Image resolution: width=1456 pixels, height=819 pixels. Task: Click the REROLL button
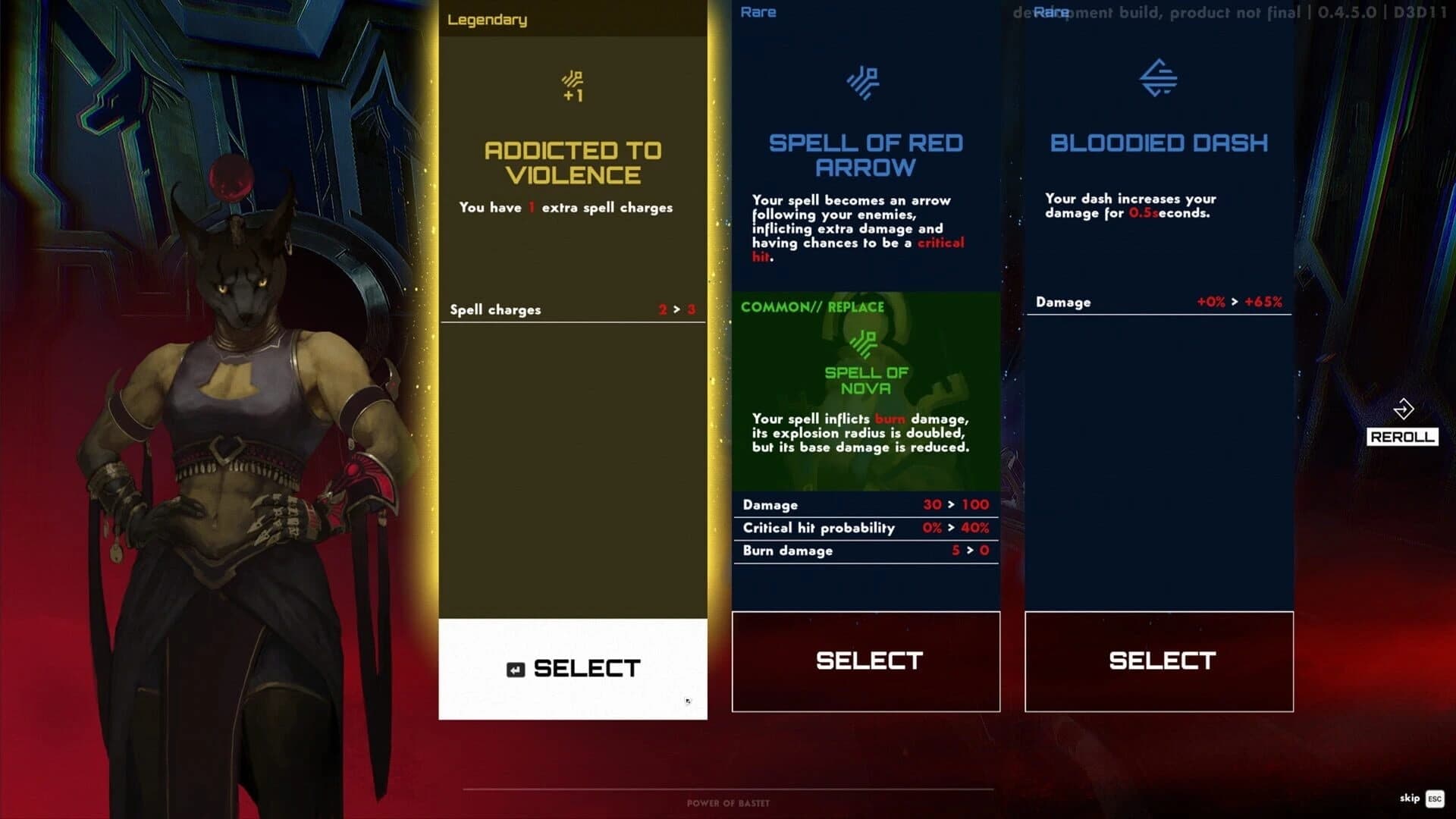pos(1402,437)
